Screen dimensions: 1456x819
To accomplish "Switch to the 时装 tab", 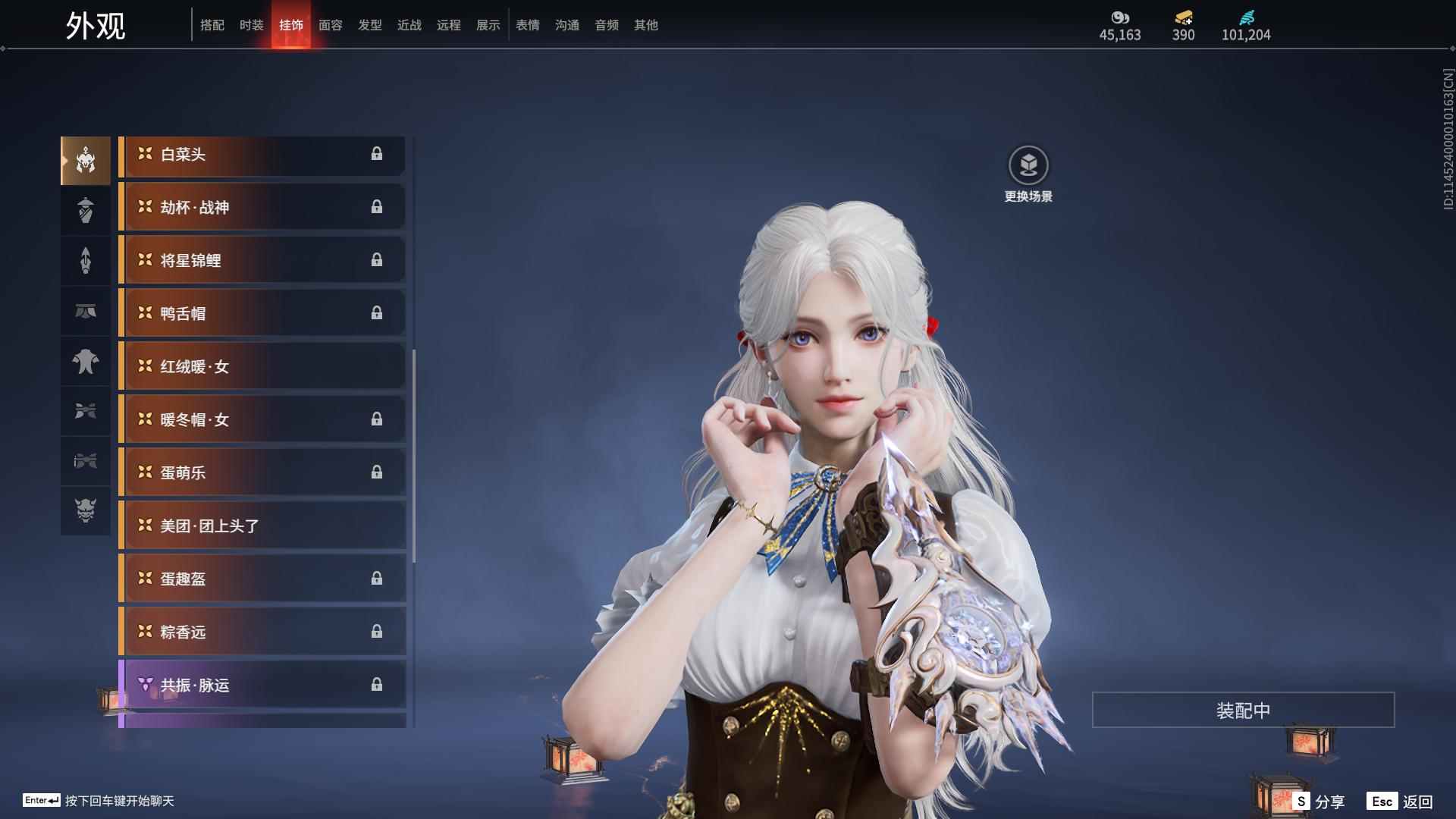I will pyautogui.click(x=251, y=25).
